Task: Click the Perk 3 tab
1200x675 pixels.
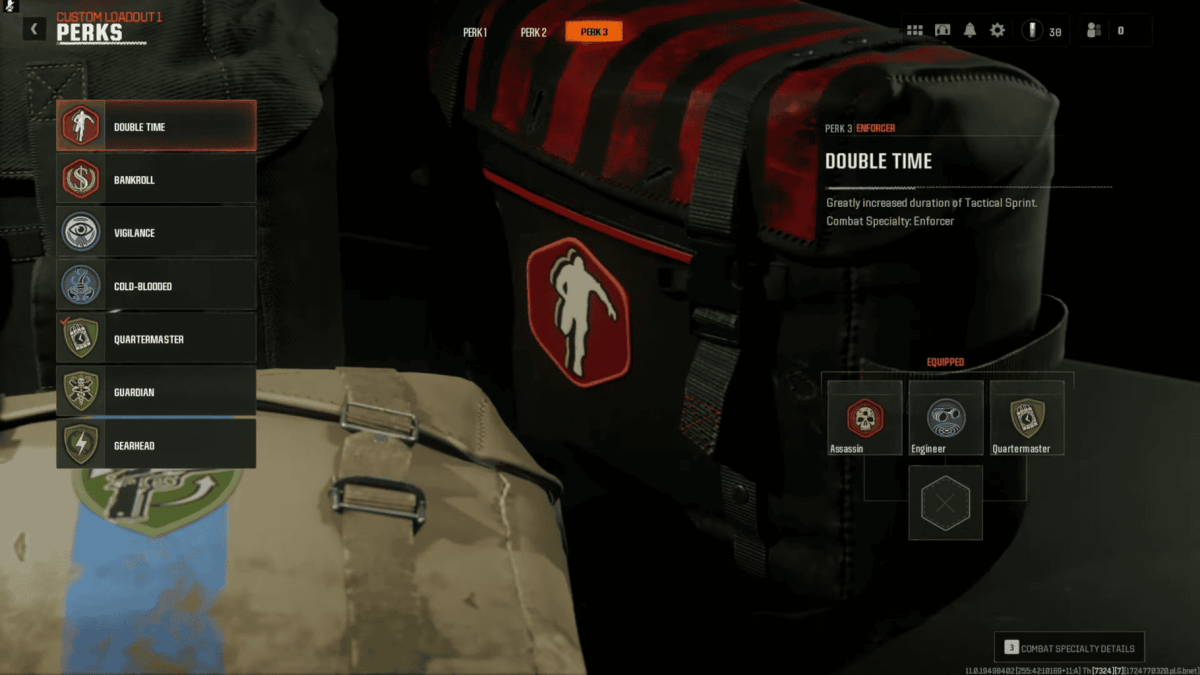Action: [x=594, y=32]
